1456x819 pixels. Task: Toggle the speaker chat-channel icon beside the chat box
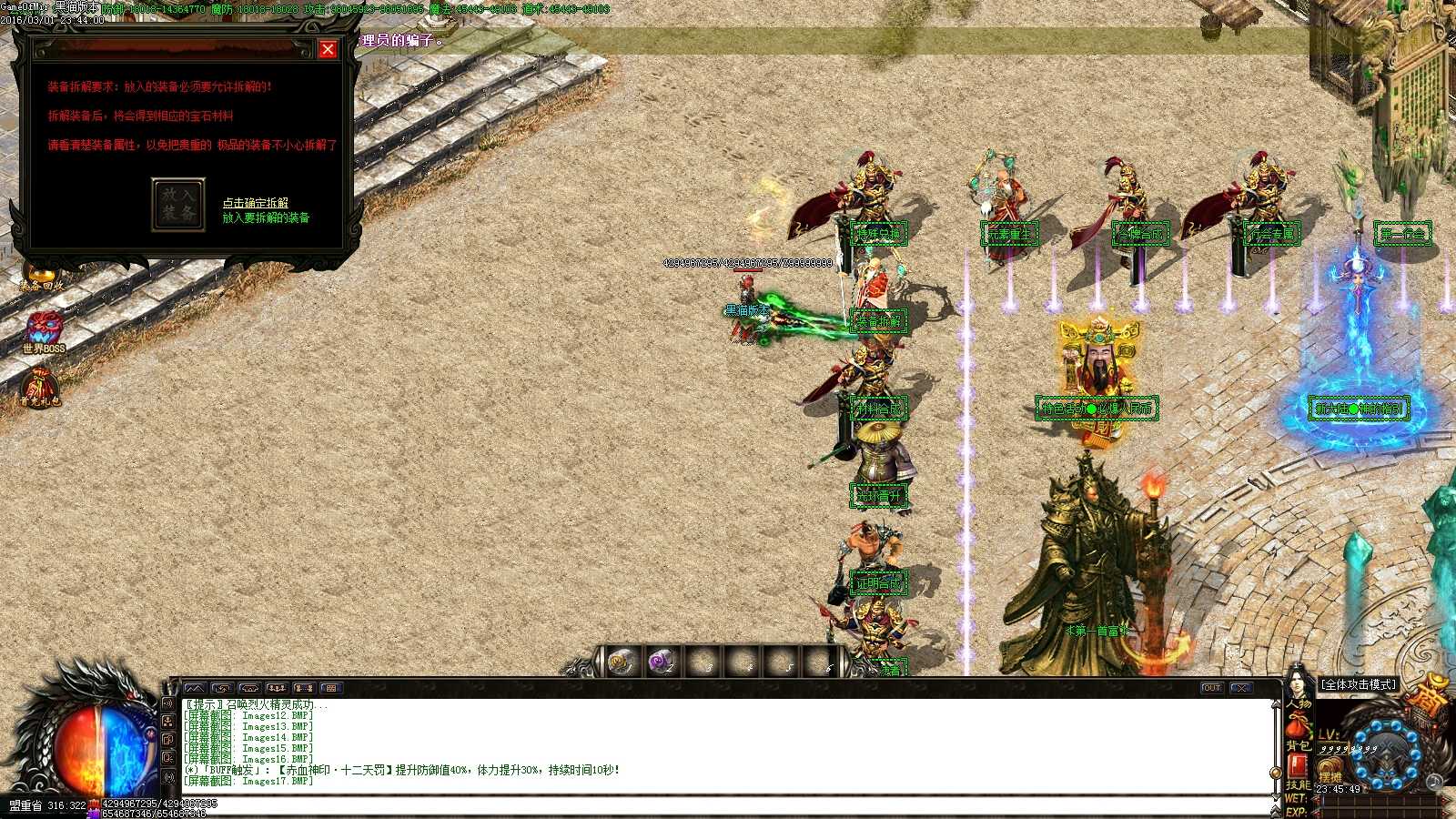pos(169,703)
